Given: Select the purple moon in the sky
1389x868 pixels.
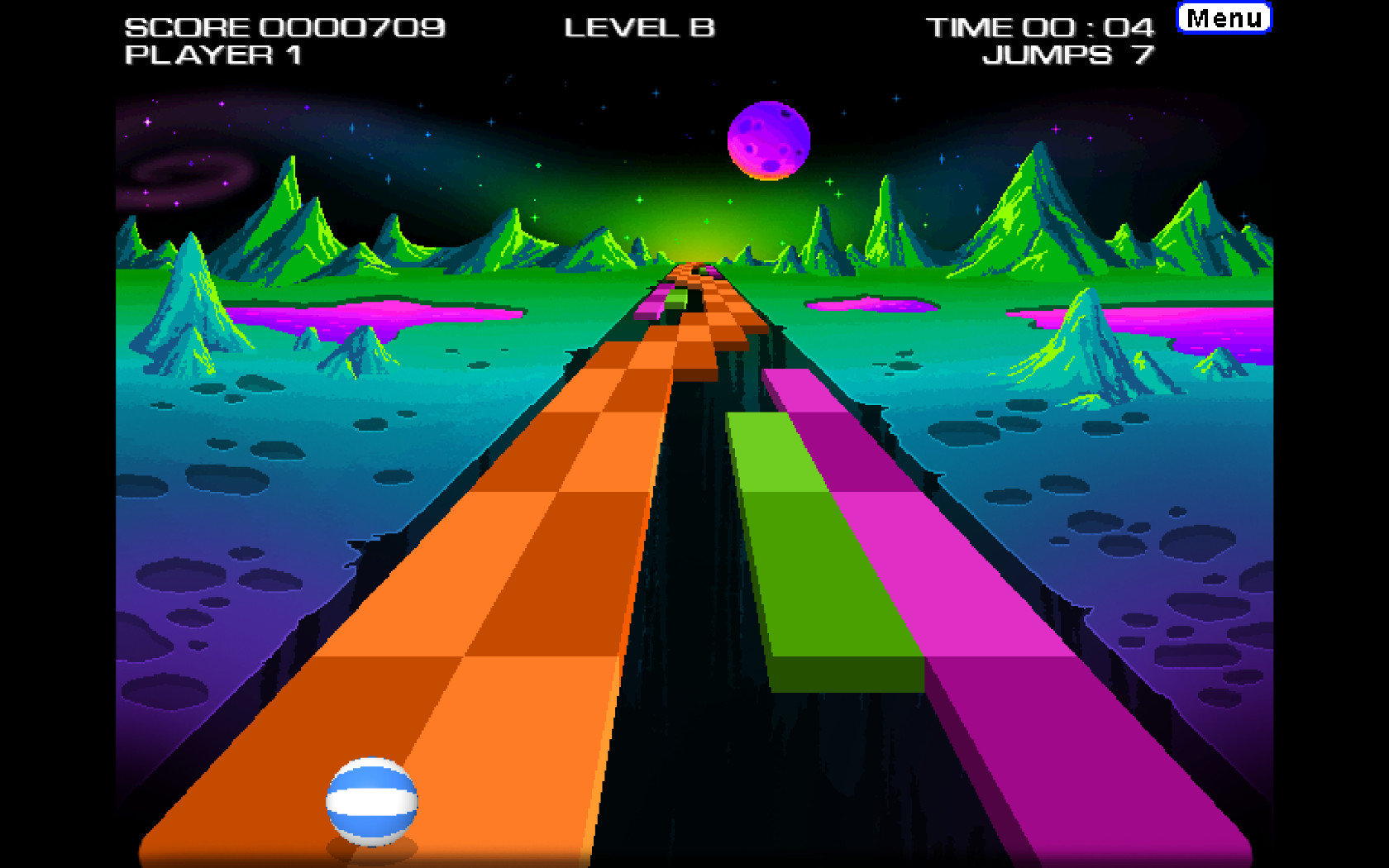Looking at the screenshot, I should coord(771,141).
